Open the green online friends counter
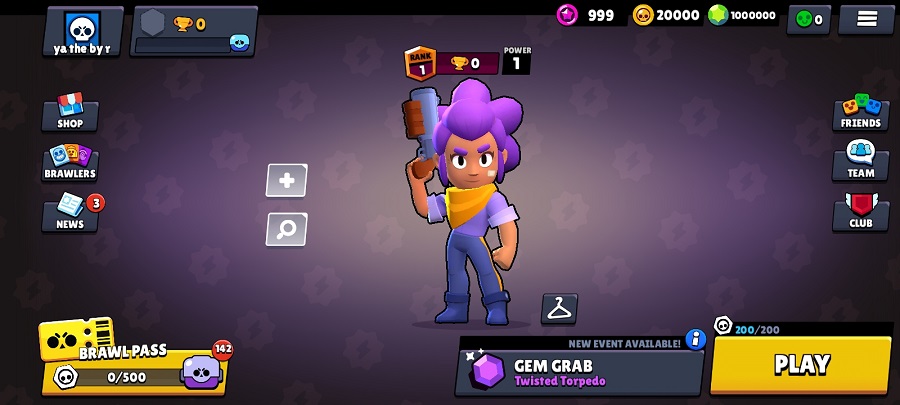This screenshot has height=405, width=900. coord(808,19)
